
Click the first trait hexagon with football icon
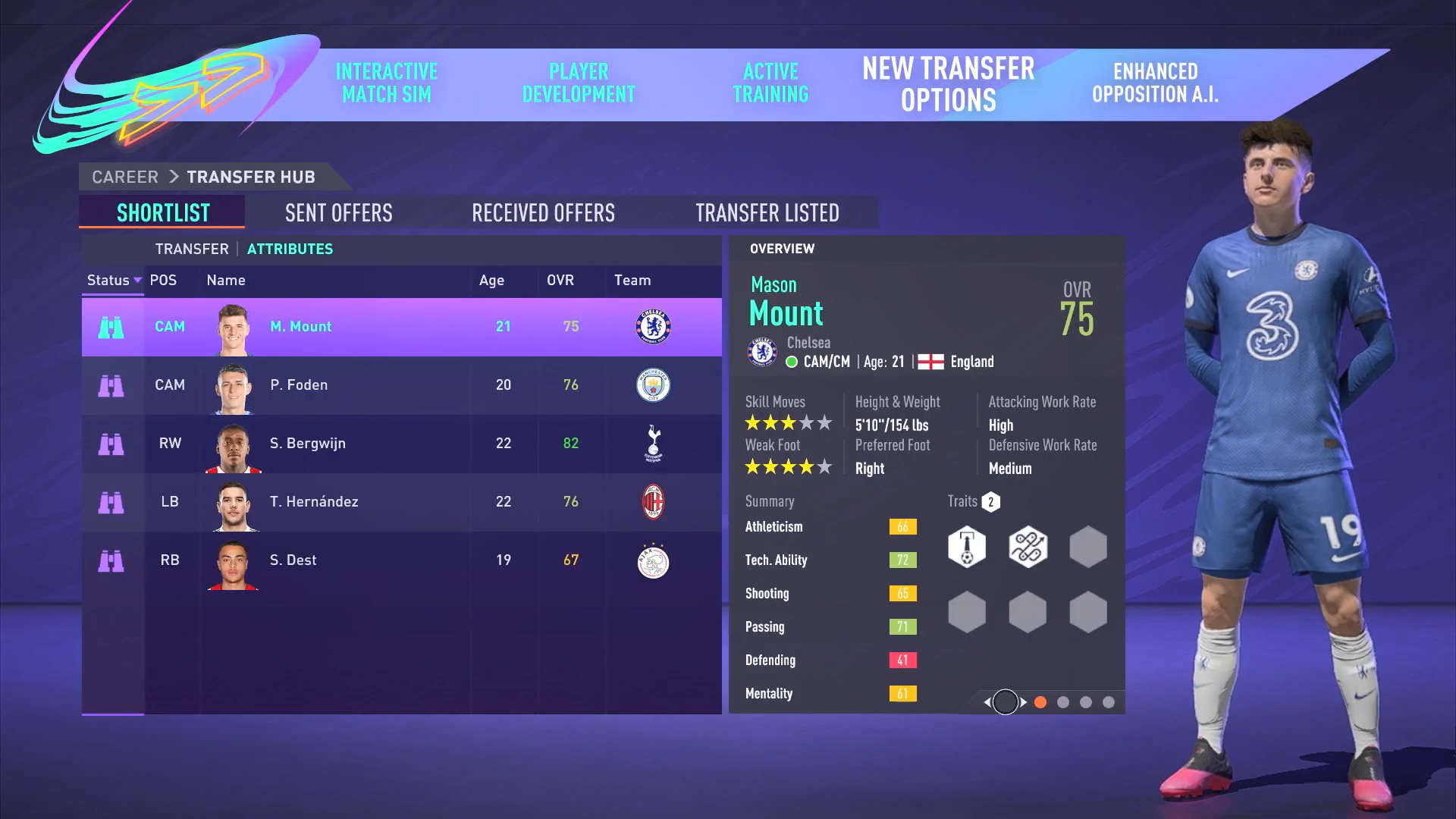tap(967, 547)
